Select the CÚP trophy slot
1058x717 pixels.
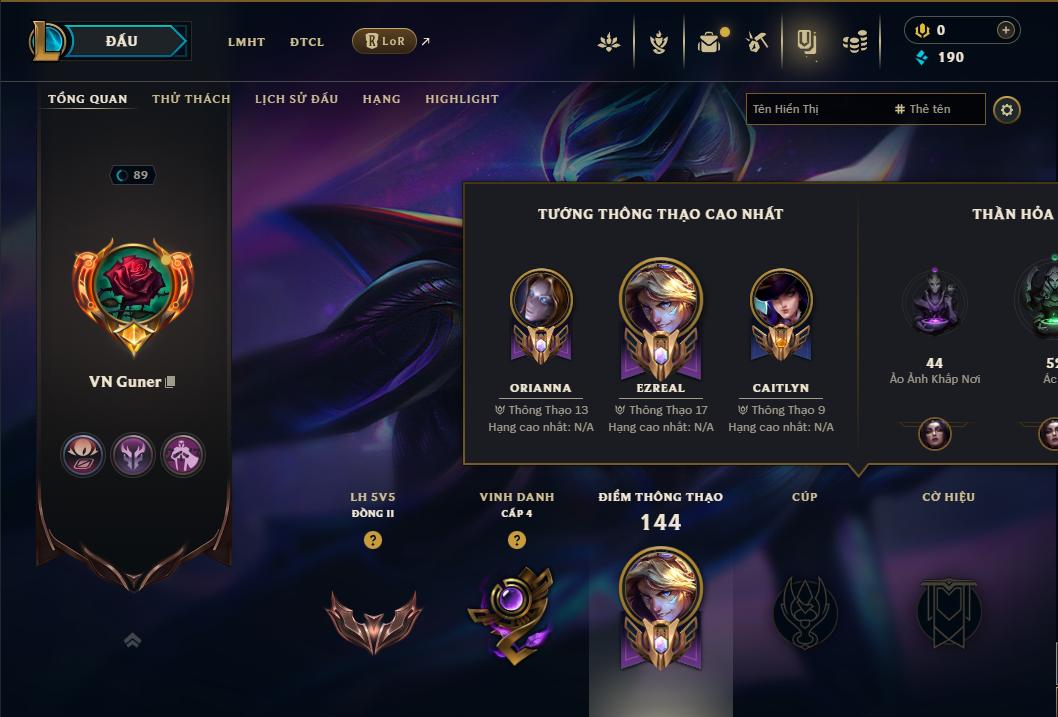[805, 612]
